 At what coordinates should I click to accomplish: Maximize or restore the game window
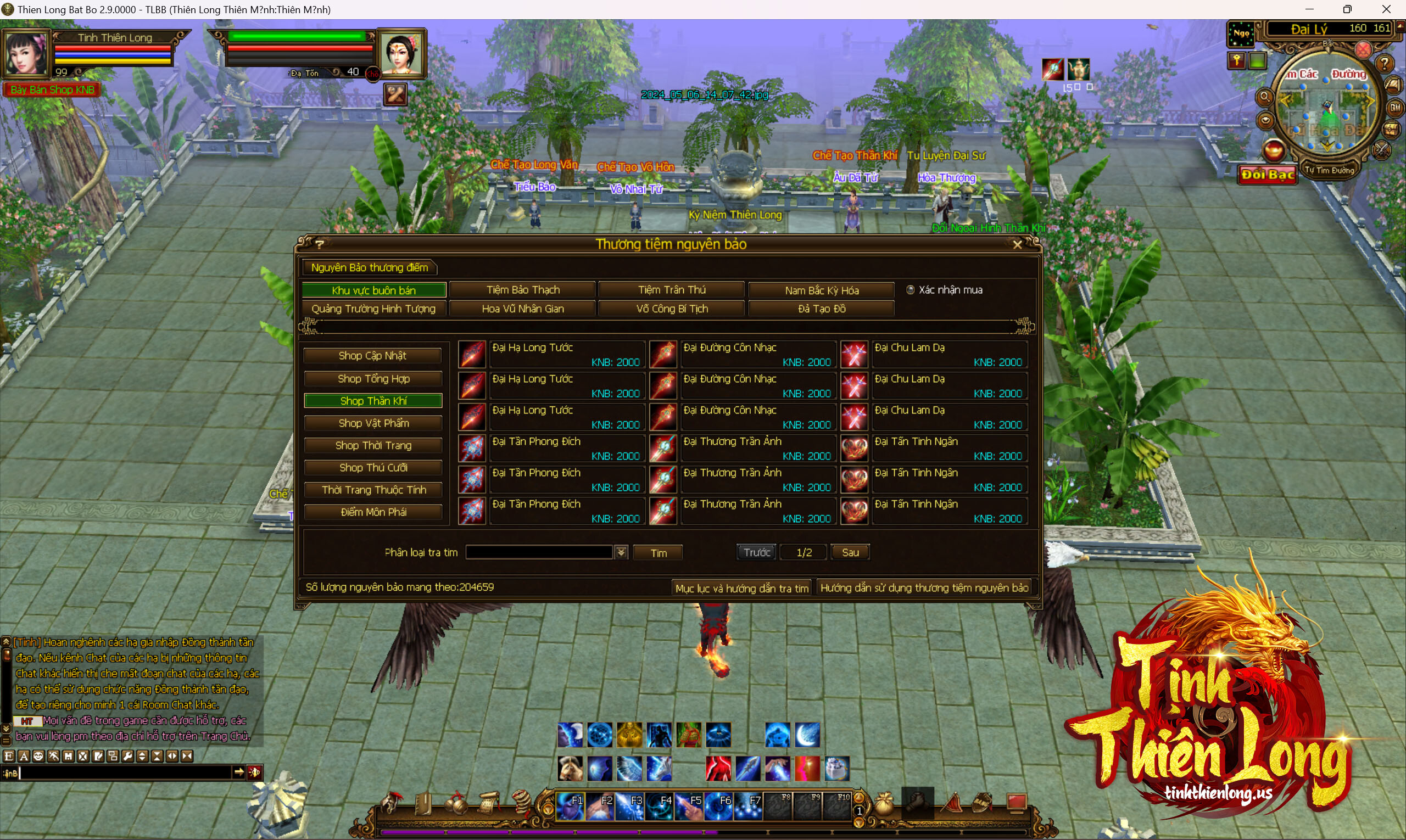pos(1347,9)
